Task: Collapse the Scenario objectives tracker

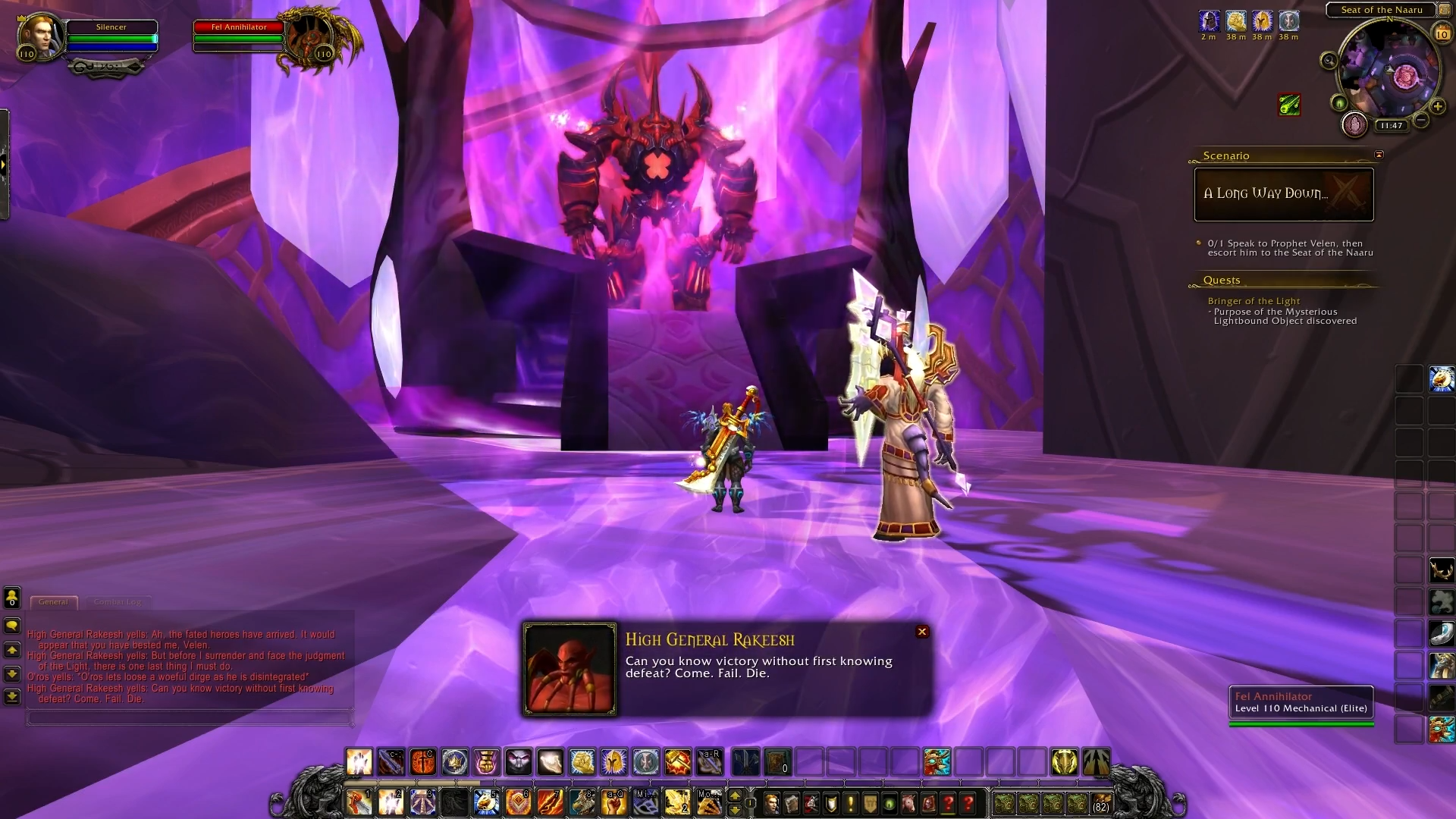Action: (x=1379, y=155)
